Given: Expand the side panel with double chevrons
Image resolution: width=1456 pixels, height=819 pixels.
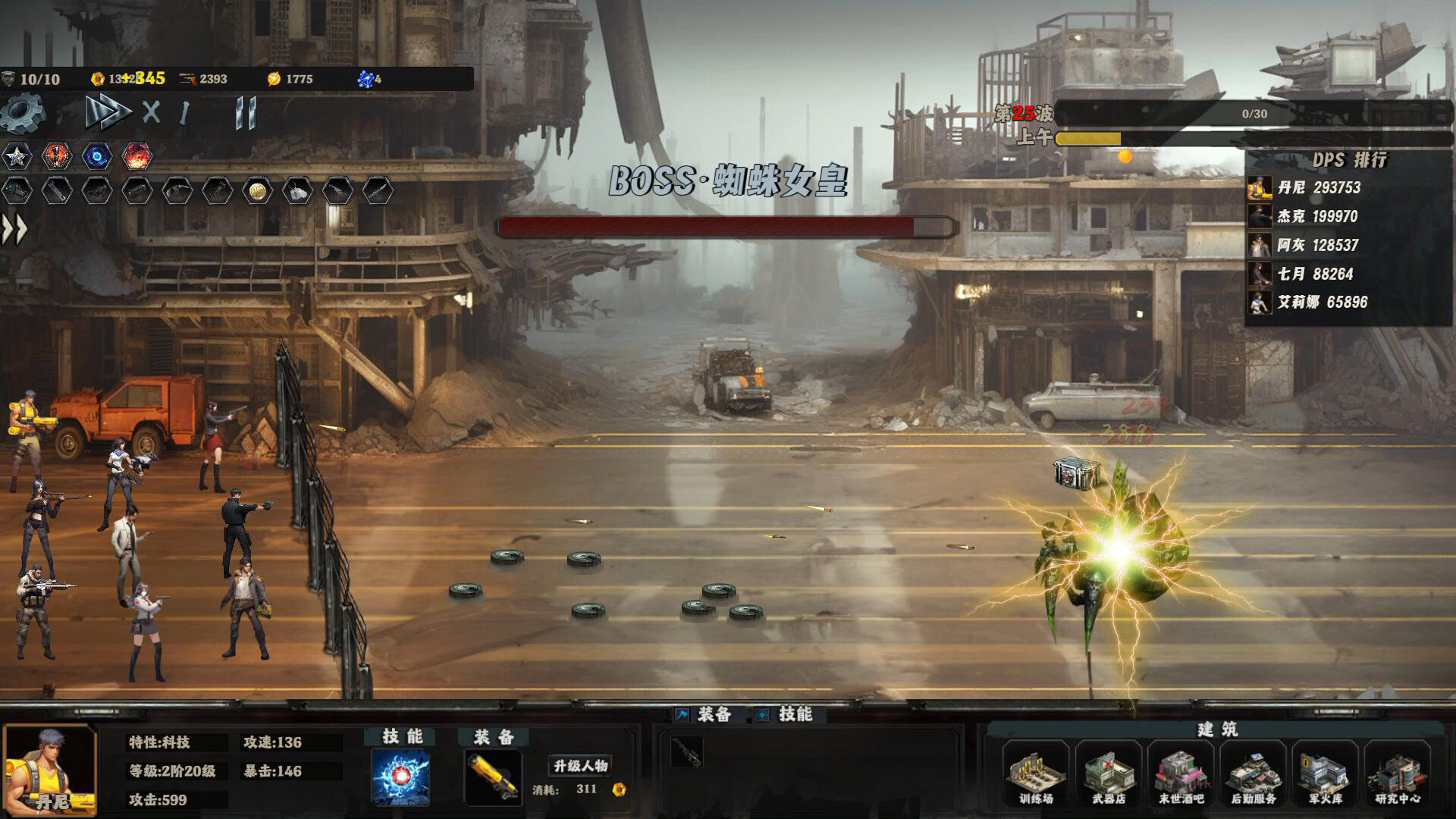Looking at the screenshot, I should point(14,230).
